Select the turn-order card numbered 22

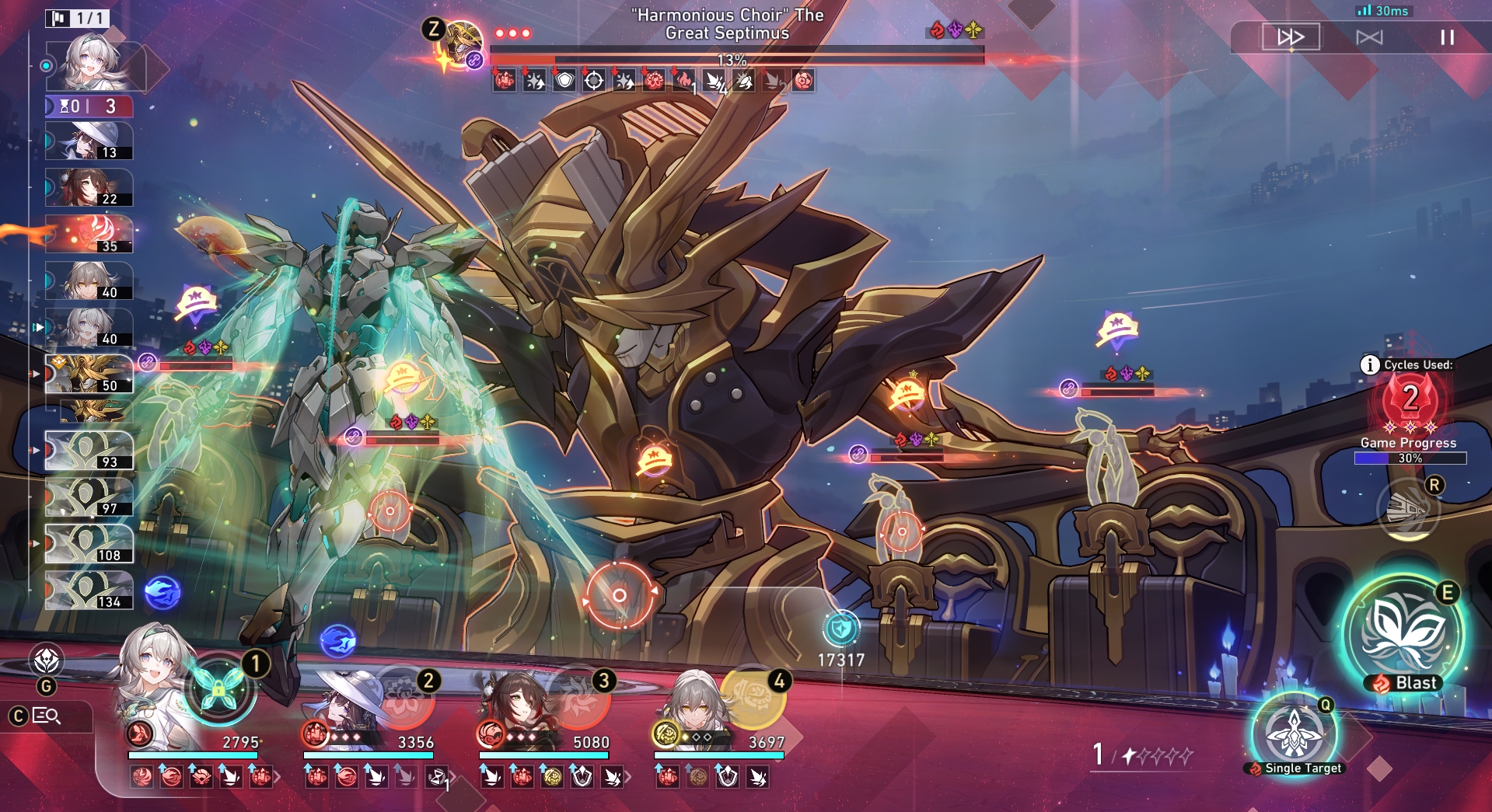coord(89,187)
